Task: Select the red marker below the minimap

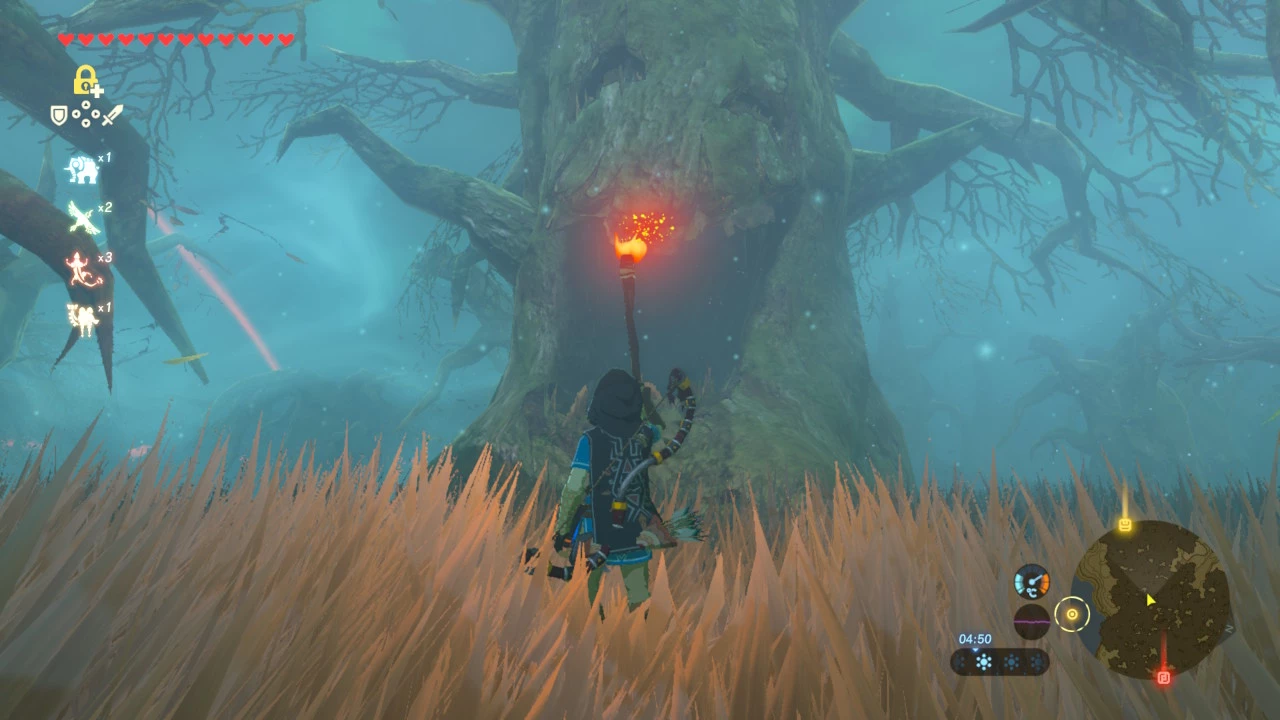Action: tap(1163, 677)
